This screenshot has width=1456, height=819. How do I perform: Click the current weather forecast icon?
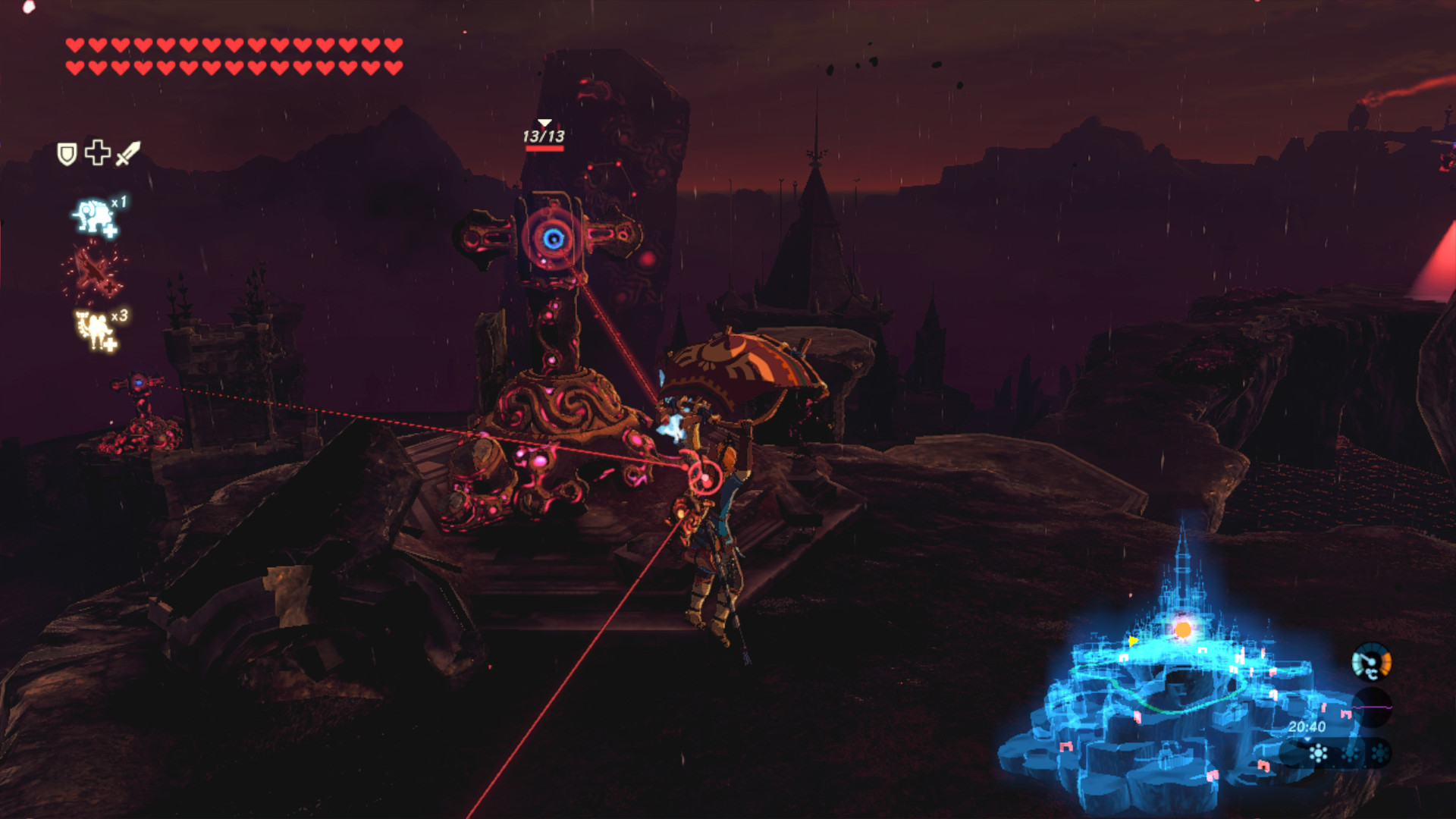pos(1319,753)
